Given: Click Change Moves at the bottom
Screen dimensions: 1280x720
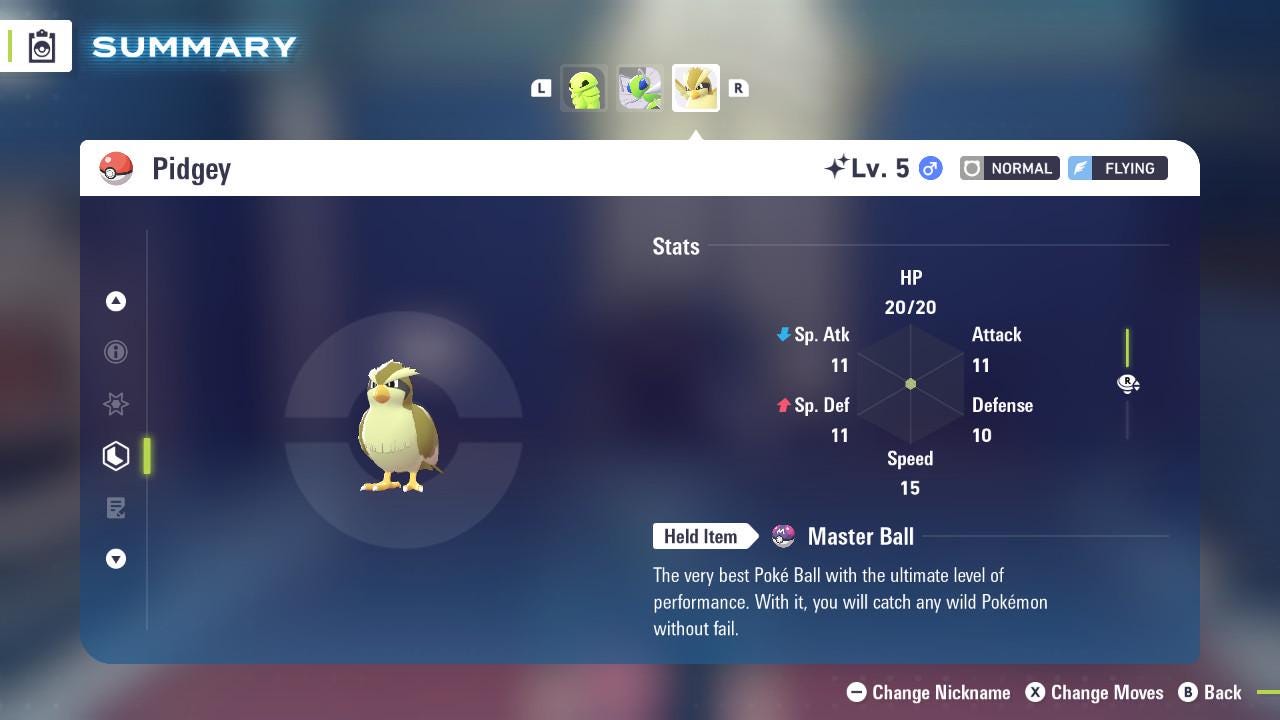Looking at the screenshot, I should [x=1095, y=692].
